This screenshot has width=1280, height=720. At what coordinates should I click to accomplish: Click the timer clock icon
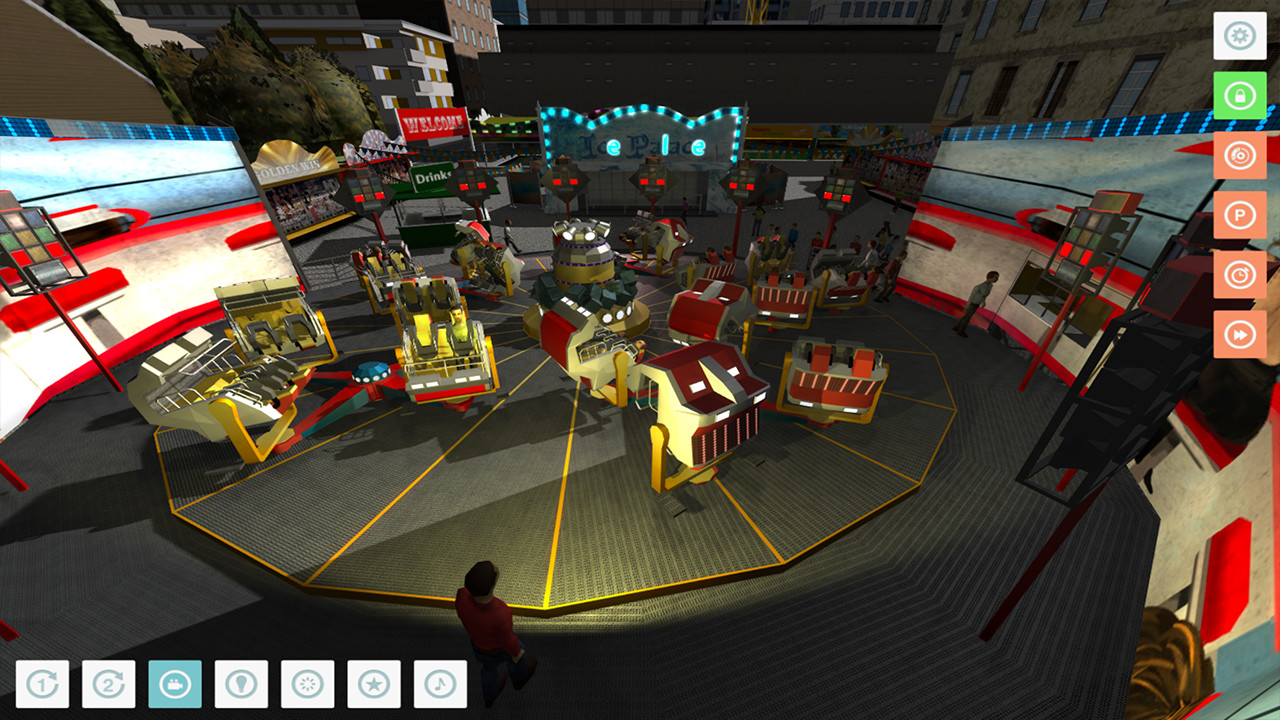coord(1240,272)
